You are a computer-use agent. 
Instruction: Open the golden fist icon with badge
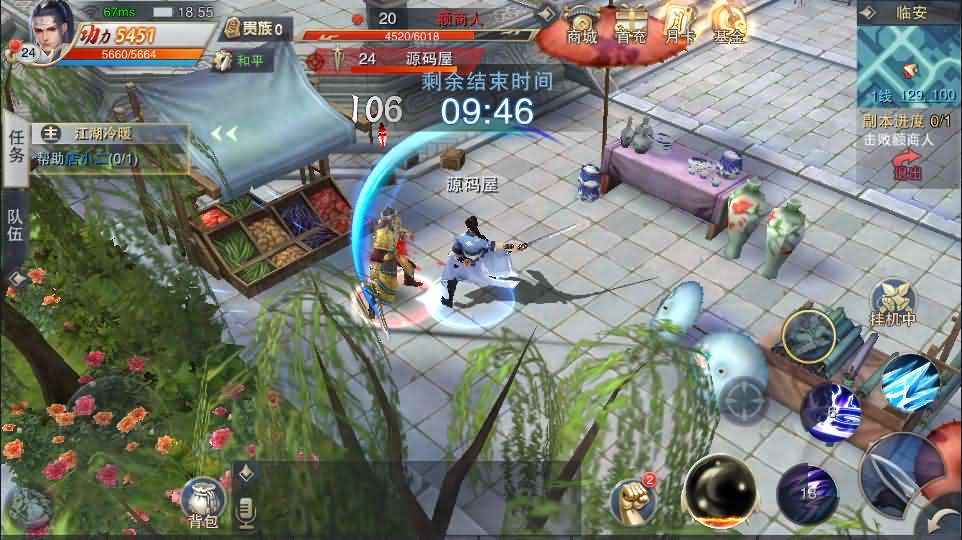[633, 497]
